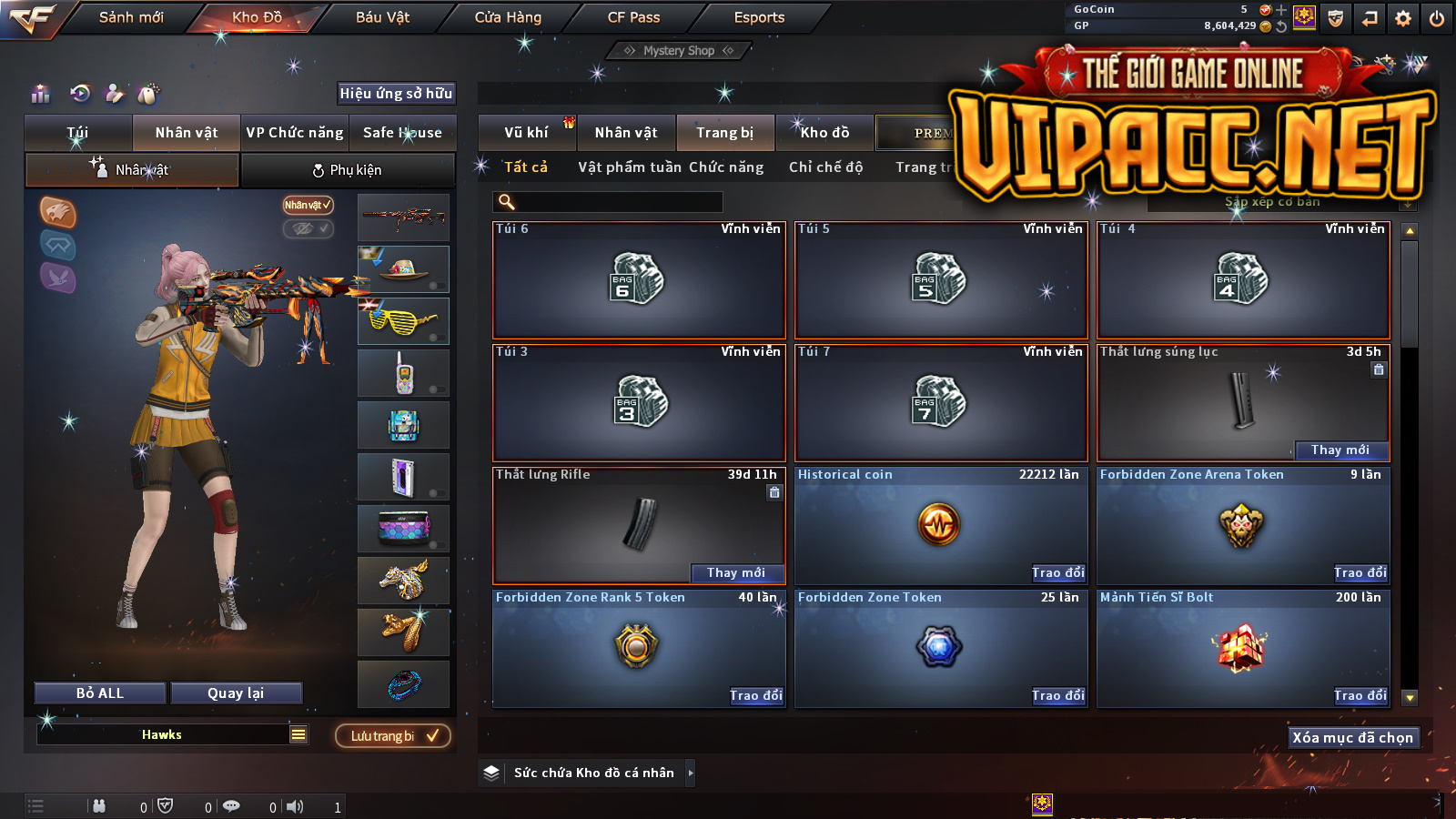
Task: Click Bỏ ALL to unequip everything
Action: click(100, 693)
